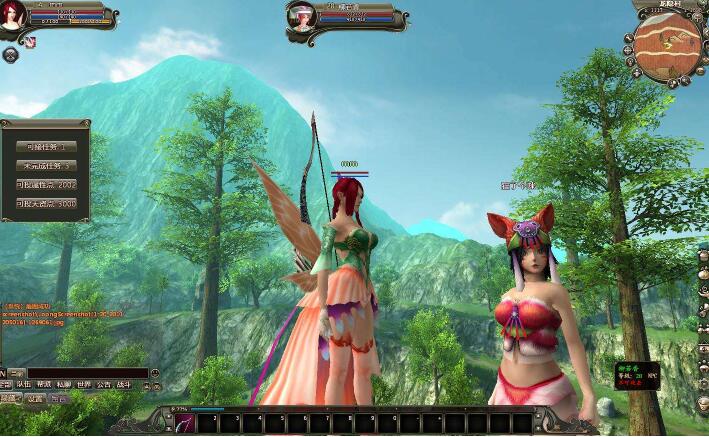
Task: Open the 未完成任务 5 list
Action: coord(46,165)
